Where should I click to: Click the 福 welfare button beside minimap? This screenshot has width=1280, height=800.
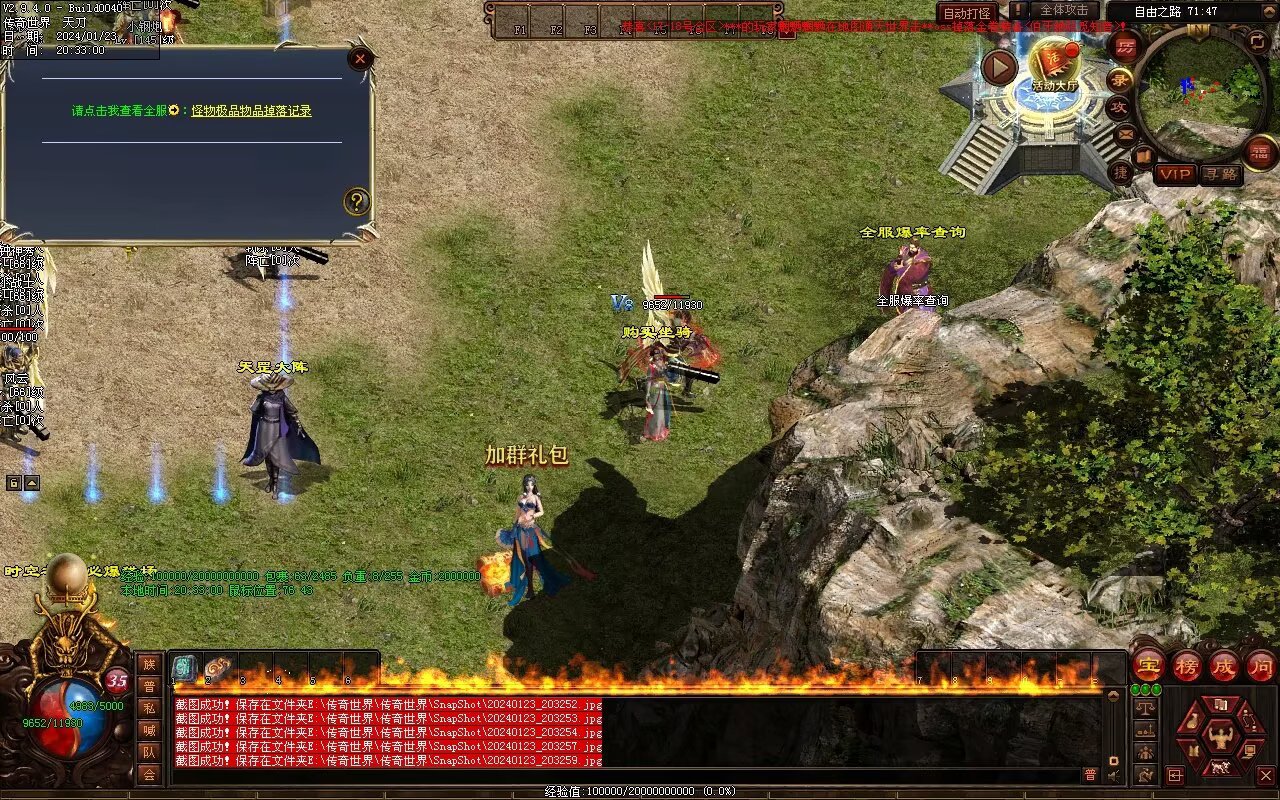(x=1261, y=151)
